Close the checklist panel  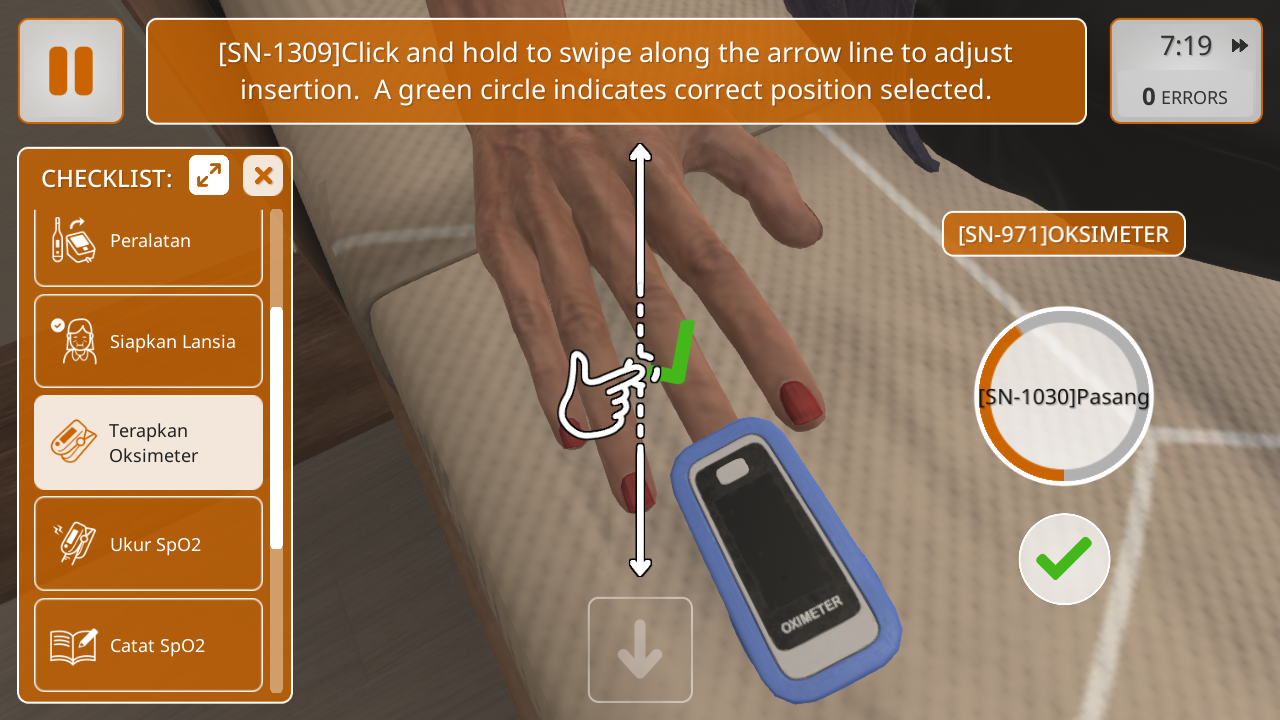[x=263, y=176]
